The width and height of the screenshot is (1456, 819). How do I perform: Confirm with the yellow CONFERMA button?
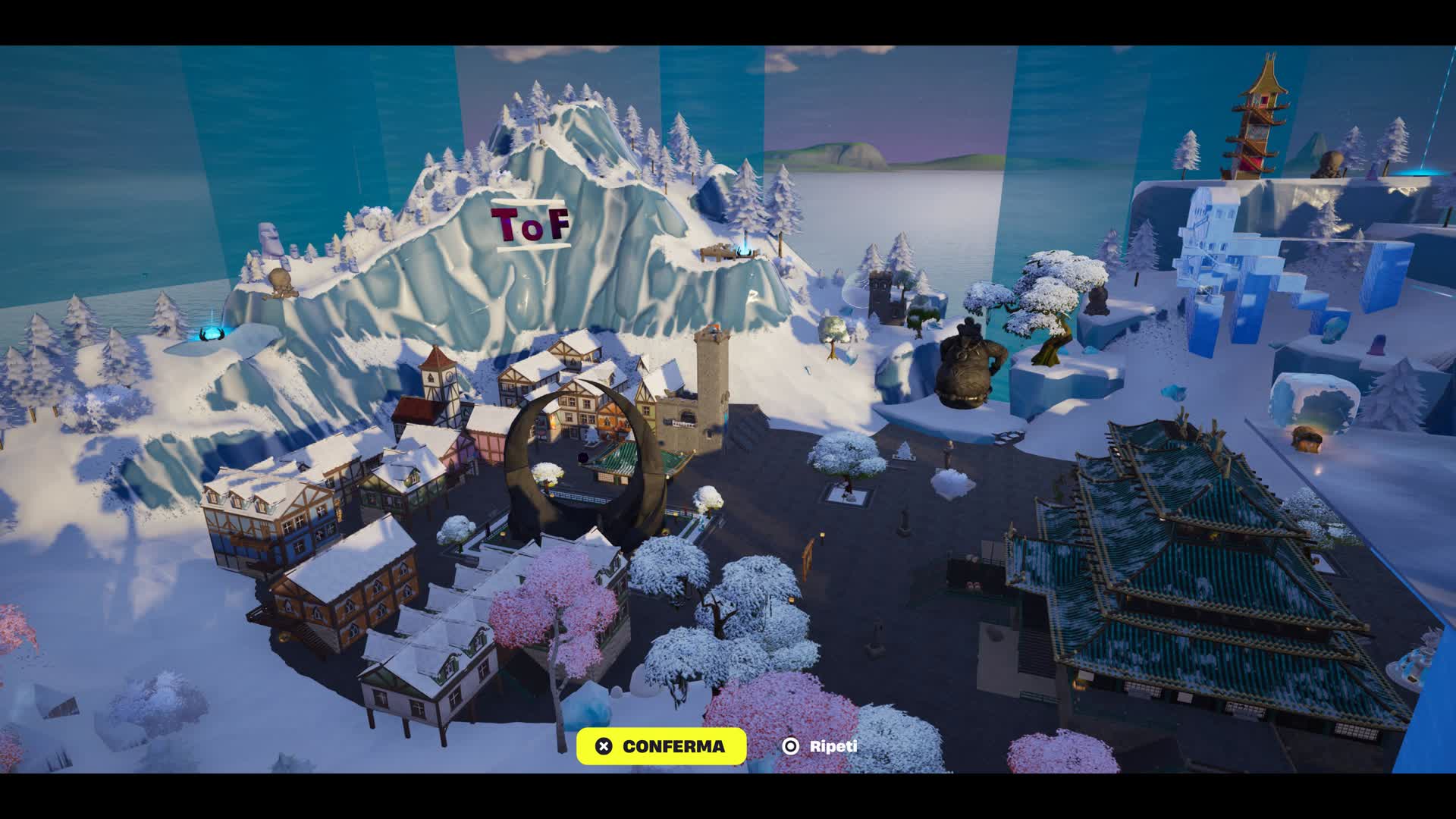pos(661,746)
